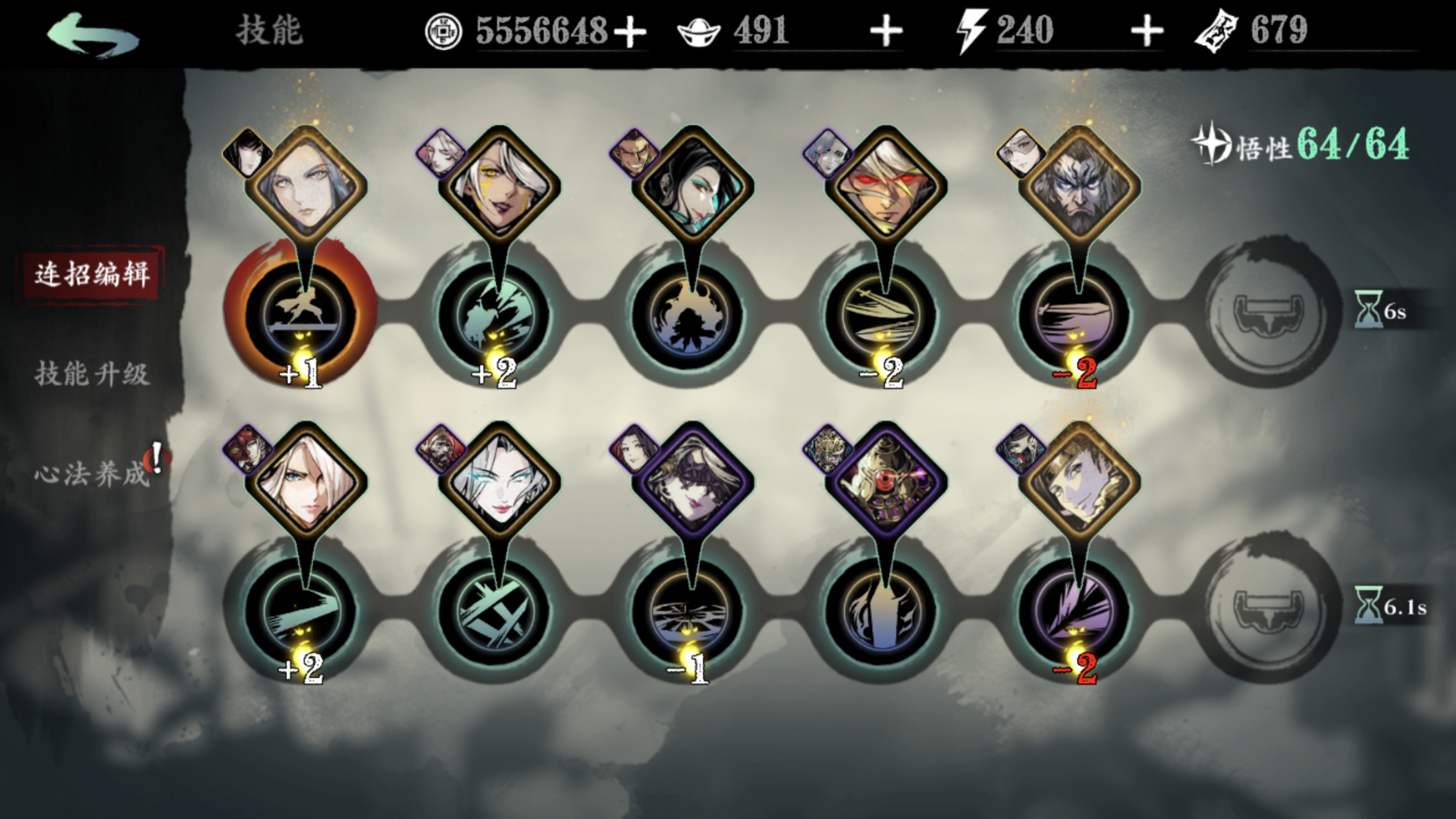Select the purple feather skill slot
The image size is (1456, 819).
(x=1075, y=612)
